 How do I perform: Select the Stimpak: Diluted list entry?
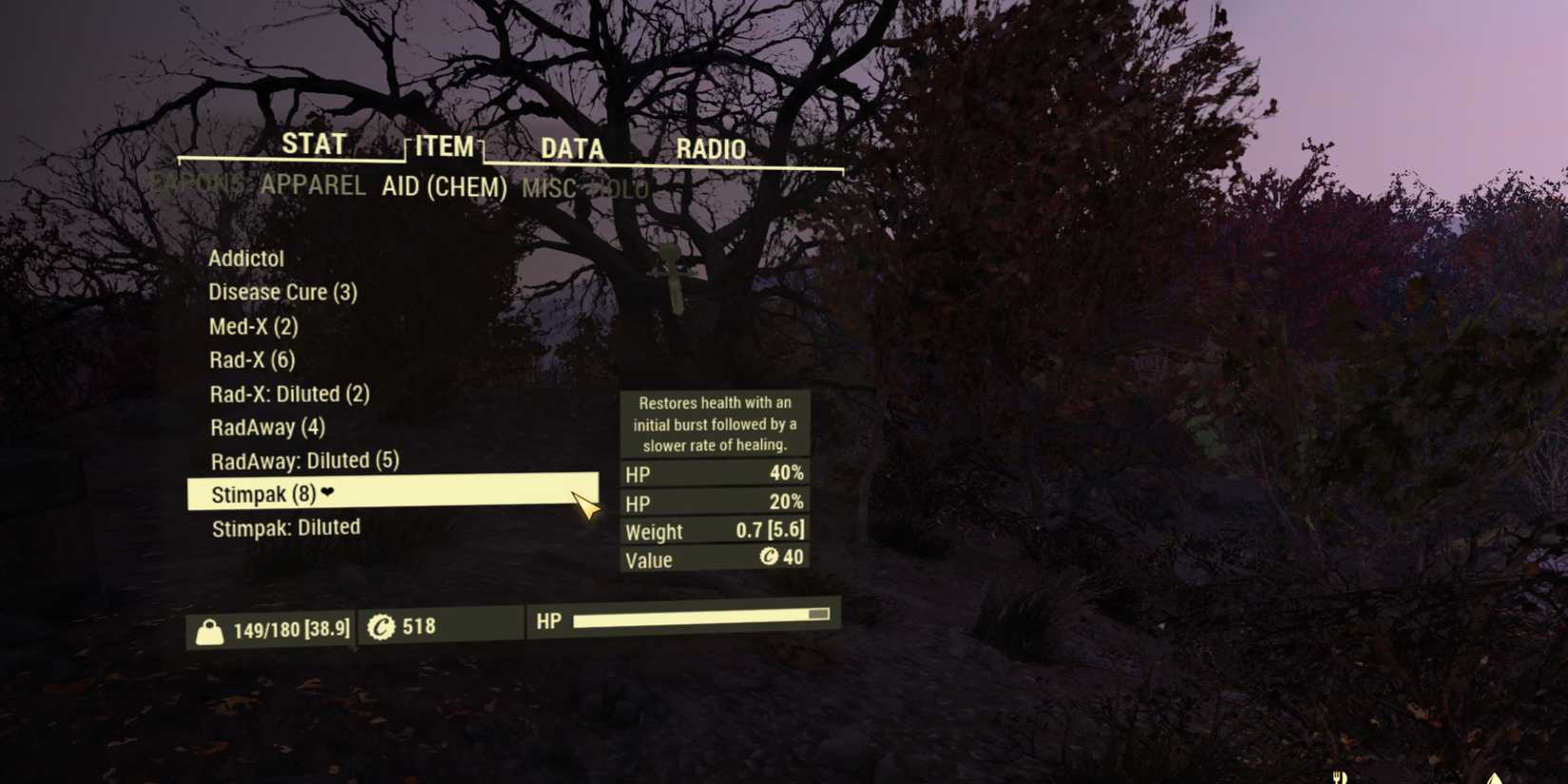[285, 526]
